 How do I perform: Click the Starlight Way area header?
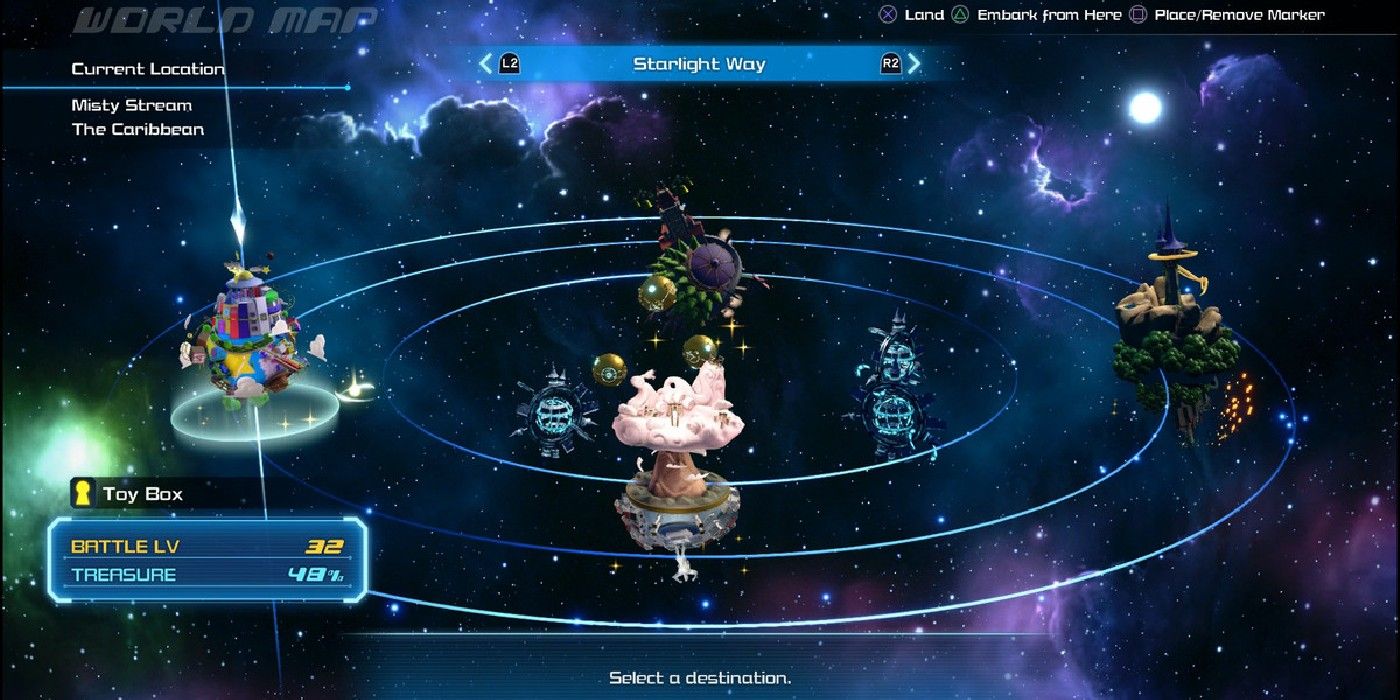[x=699, y=65]
